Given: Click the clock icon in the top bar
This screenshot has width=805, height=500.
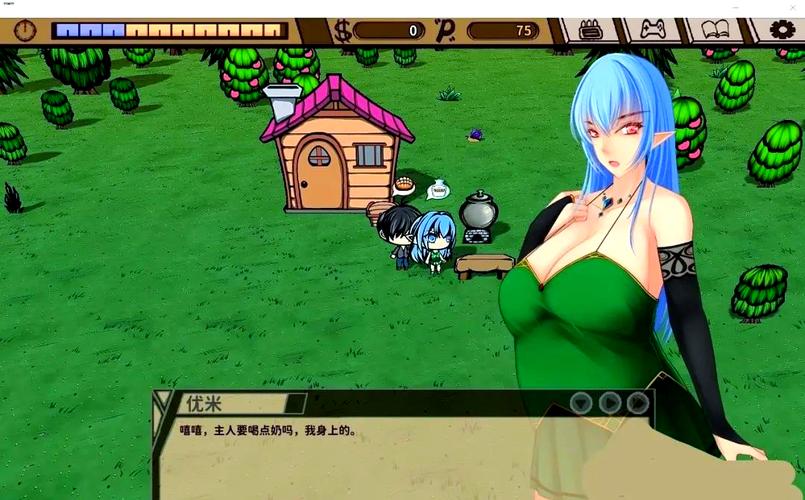Looking at the screenshot, I should 25,31.
